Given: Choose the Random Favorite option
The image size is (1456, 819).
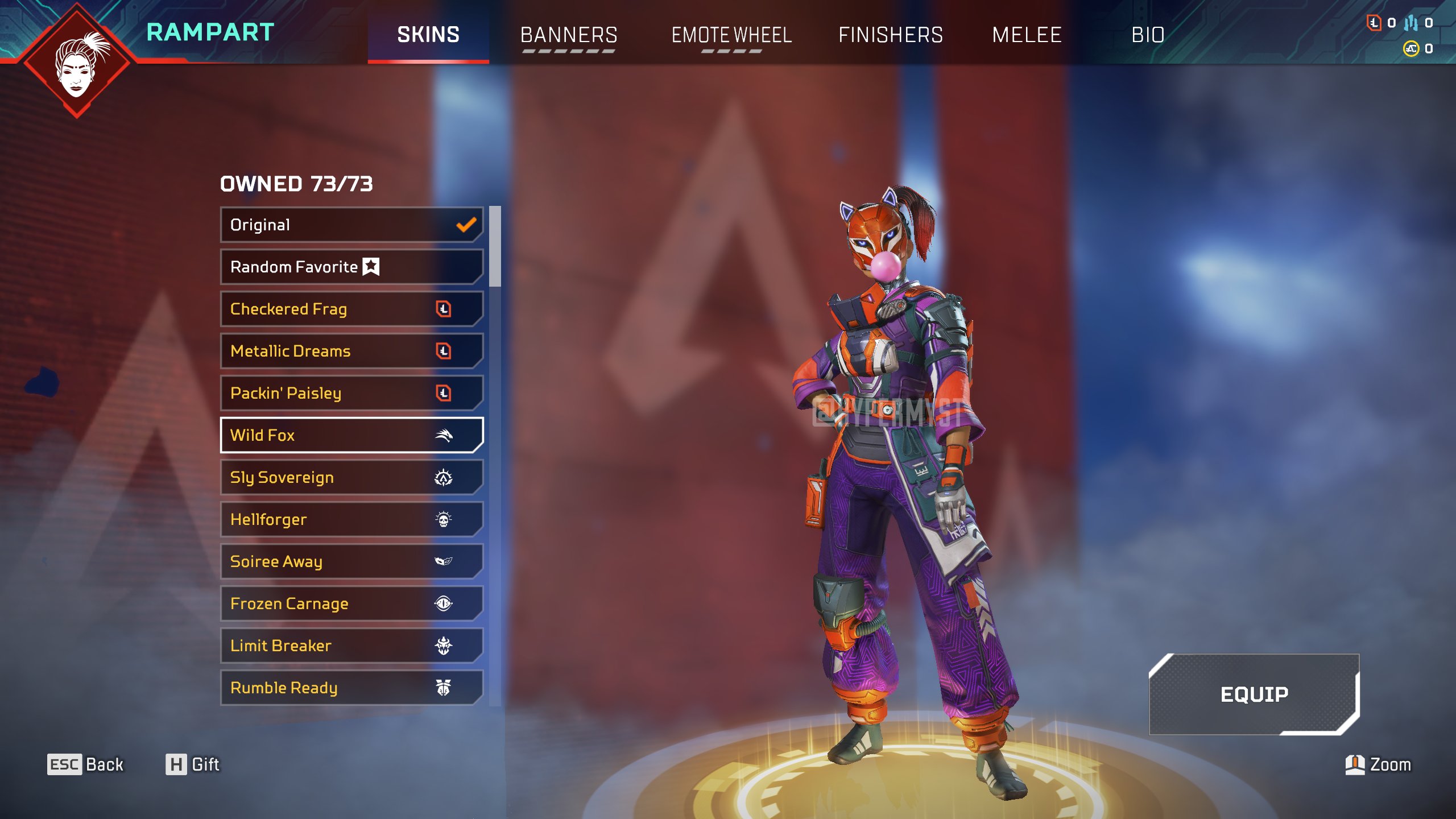Looking at the screenshot, I should pos(351,267).
